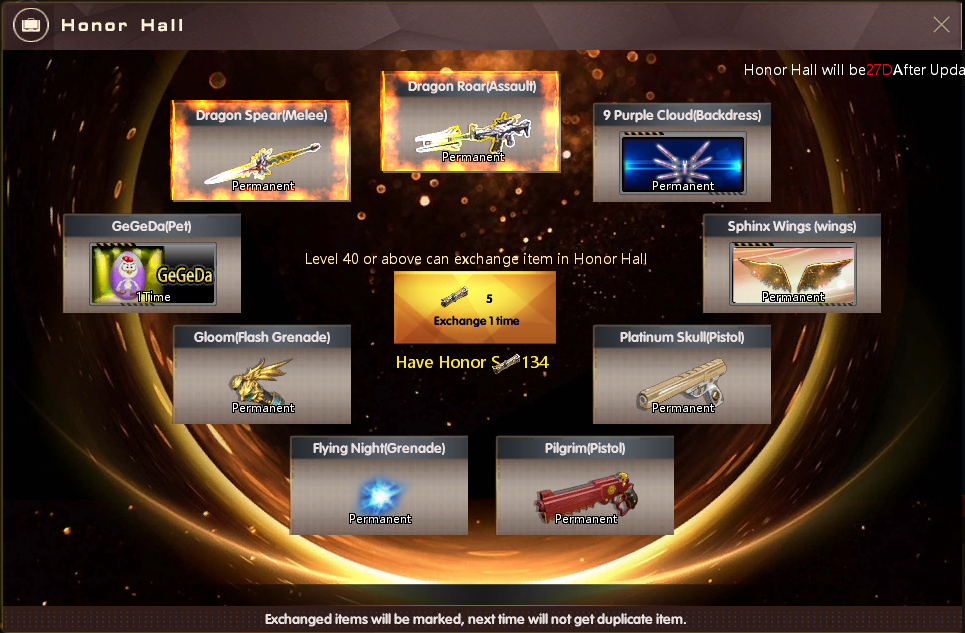The height and width of the screenshot is (633, 965).
Task: Pick the GeGeDa pet card
Action: click(x=152, y=263)
